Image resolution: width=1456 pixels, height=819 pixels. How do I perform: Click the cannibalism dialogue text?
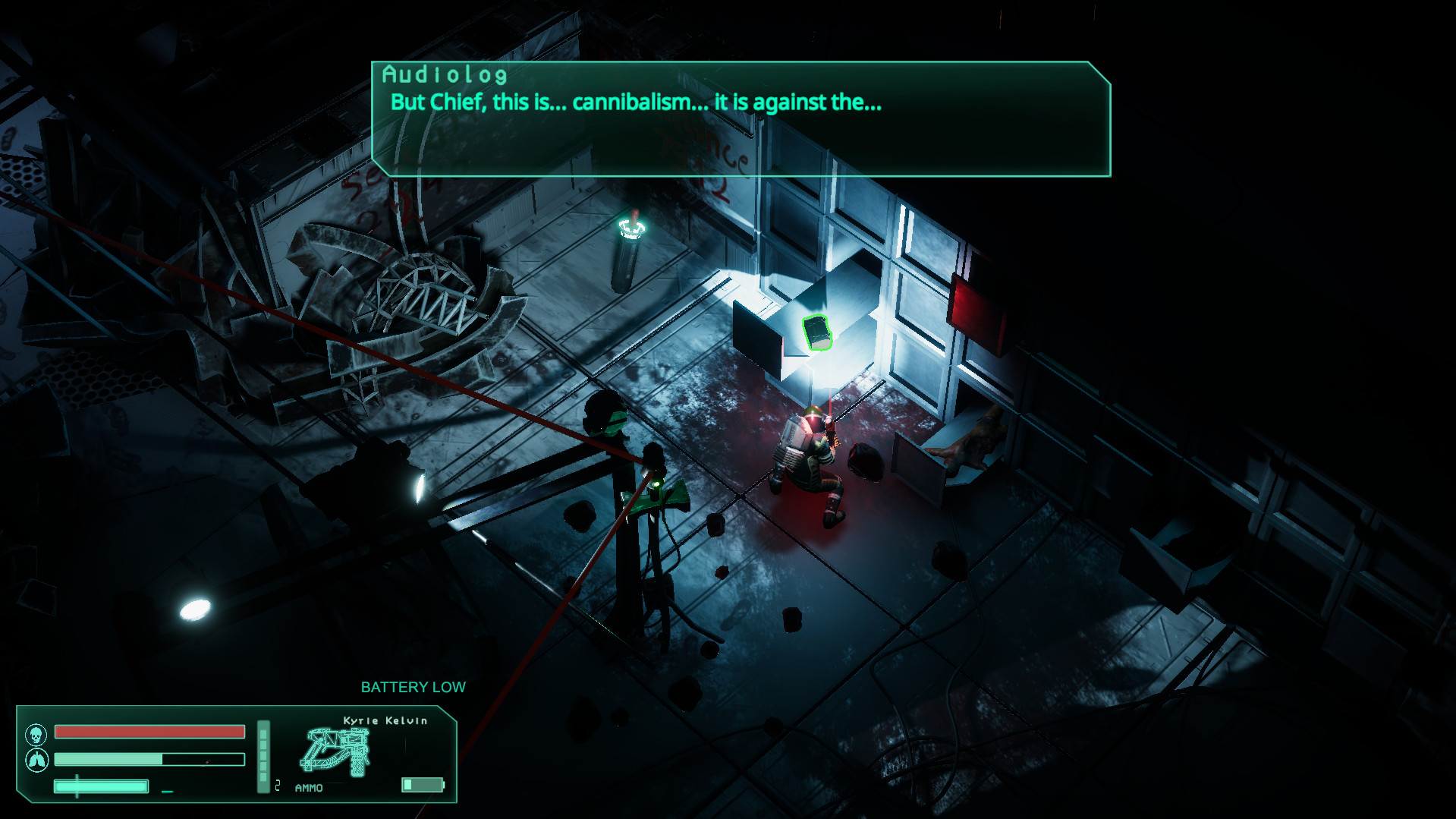pos(635,103)
